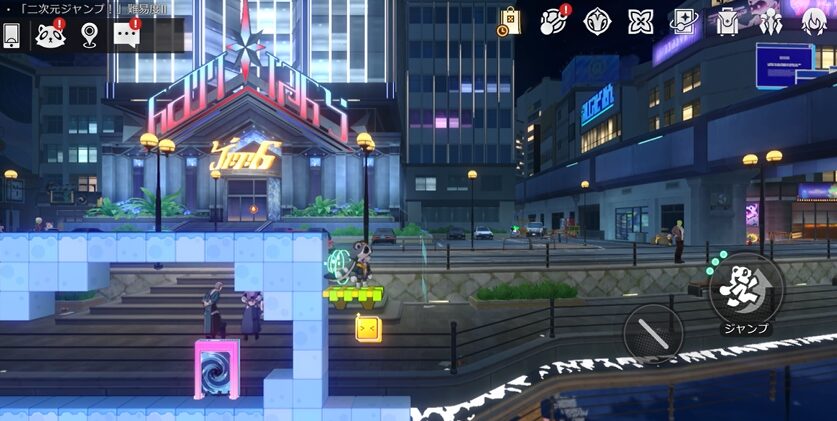This screenshot has width=837, height=421.
Task: Open the phone menu icon
Action: 12,35
